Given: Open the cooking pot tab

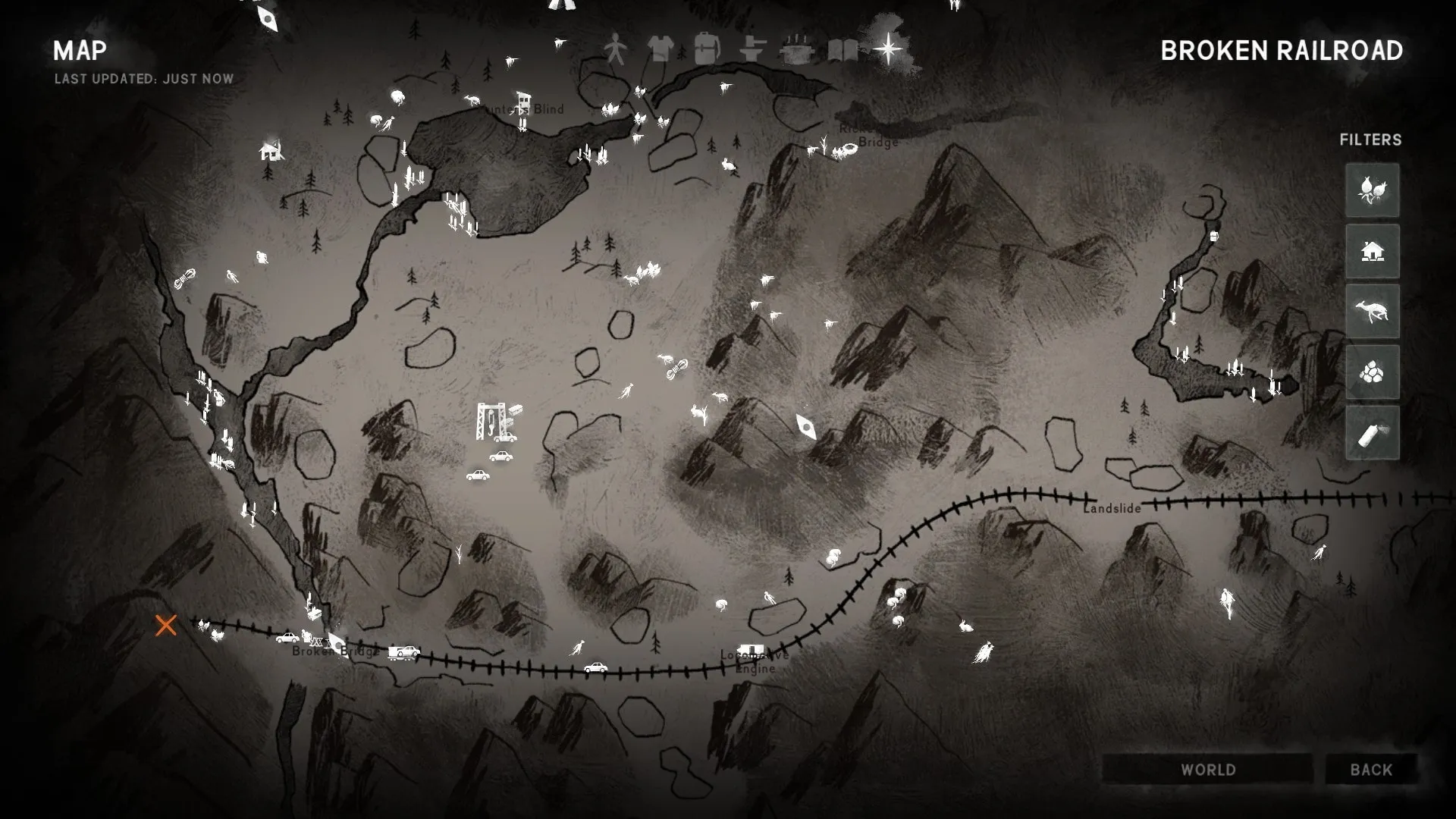Looking at the screenshot, I should coord(797,50).
